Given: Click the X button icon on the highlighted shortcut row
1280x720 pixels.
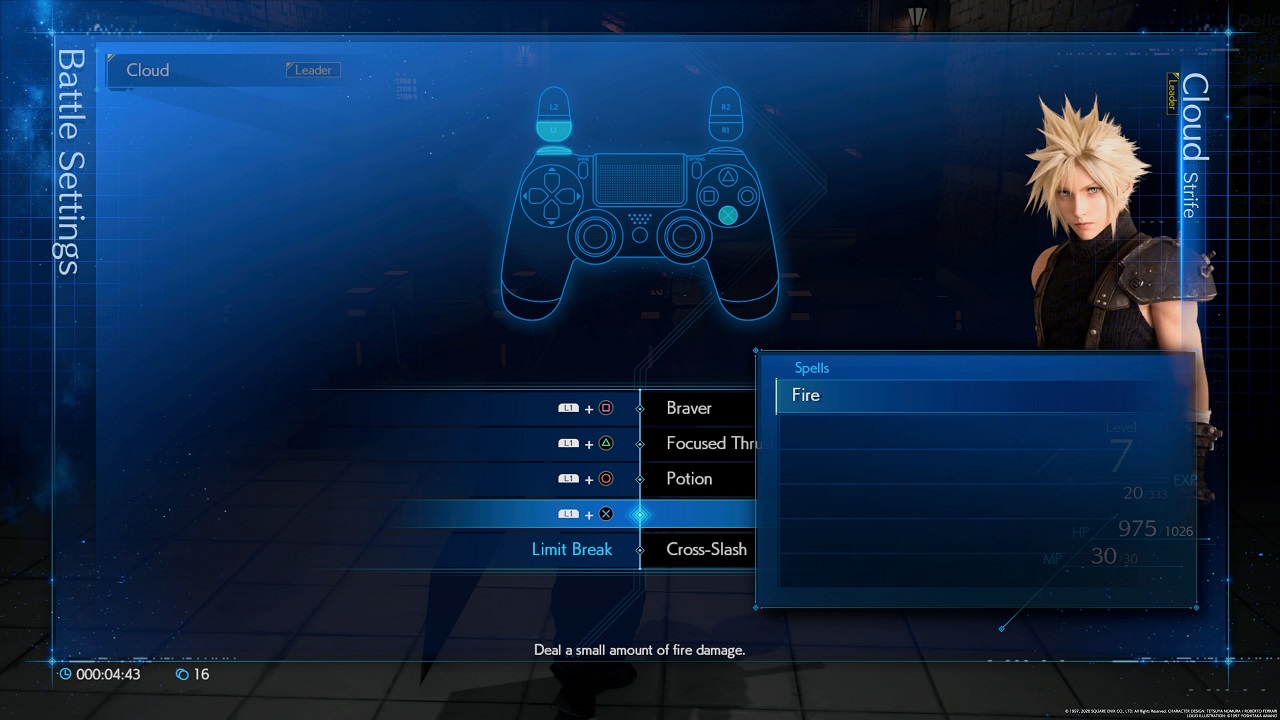Looking at the screenshot, I should [x=606, y=513].
